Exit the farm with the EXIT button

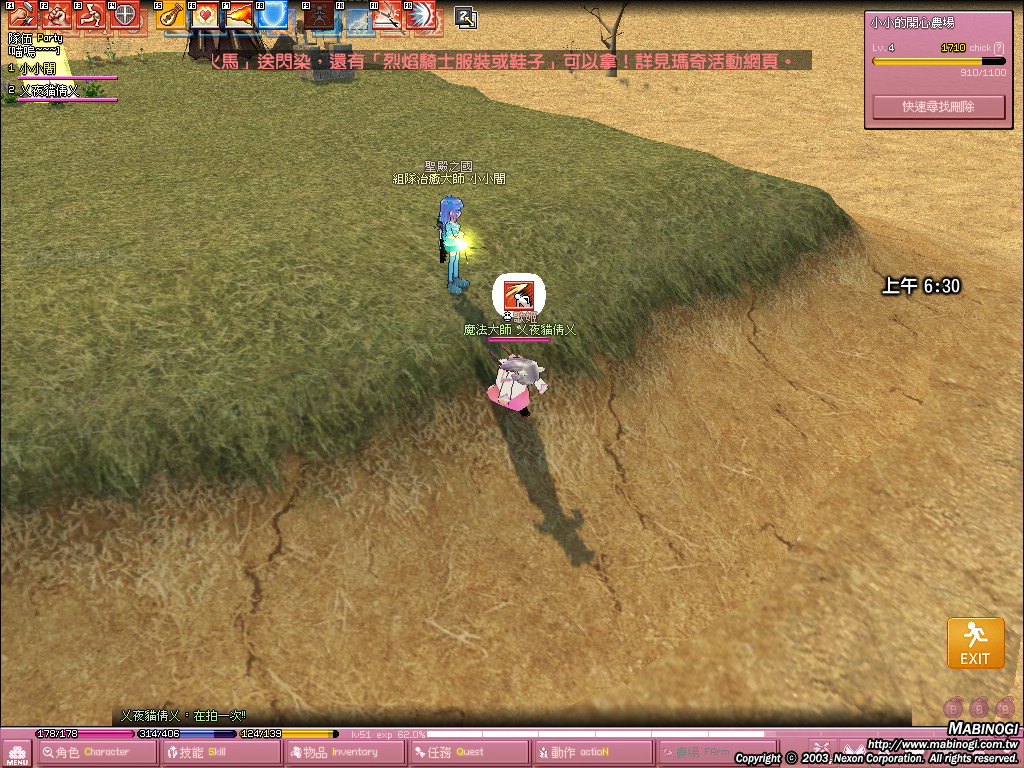pos(975,643)
